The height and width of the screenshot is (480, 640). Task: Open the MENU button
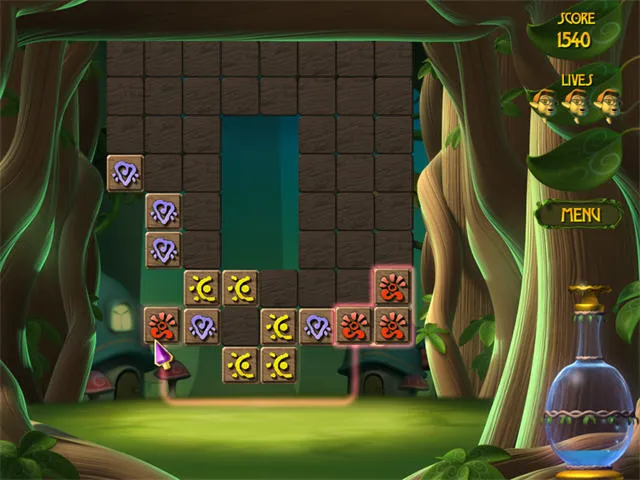pos(579,214)
